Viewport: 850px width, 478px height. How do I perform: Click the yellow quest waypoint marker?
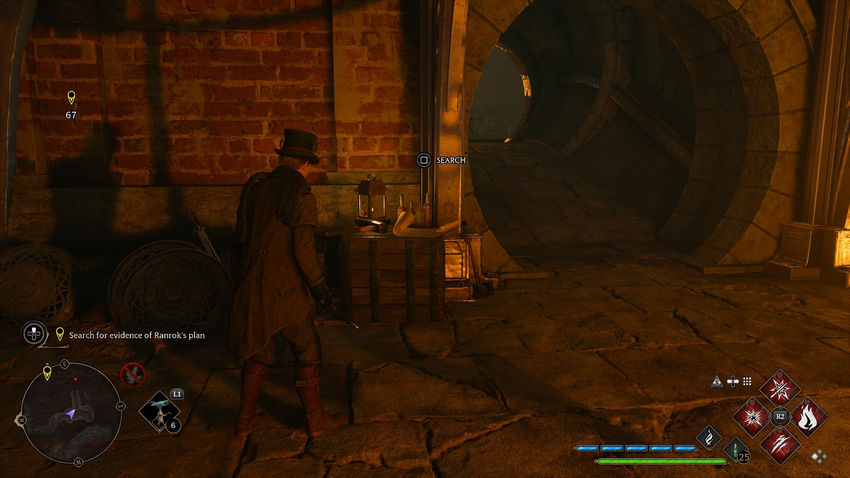click(x=71, y=98)
